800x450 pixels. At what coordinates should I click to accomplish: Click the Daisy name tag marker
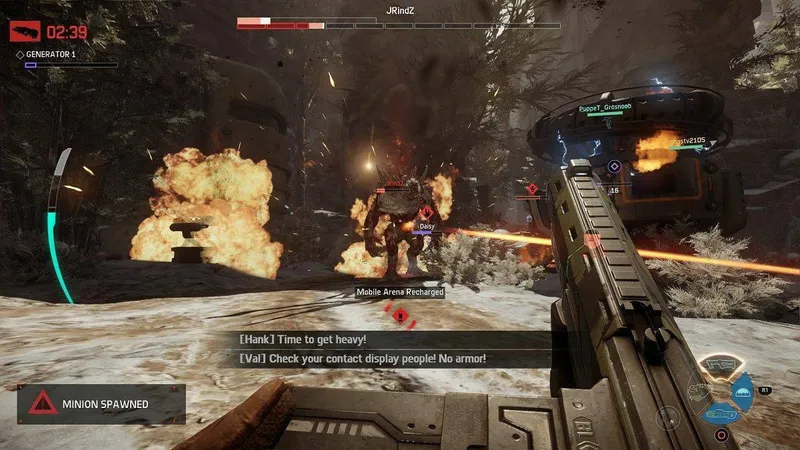click(x=425, y=227)
